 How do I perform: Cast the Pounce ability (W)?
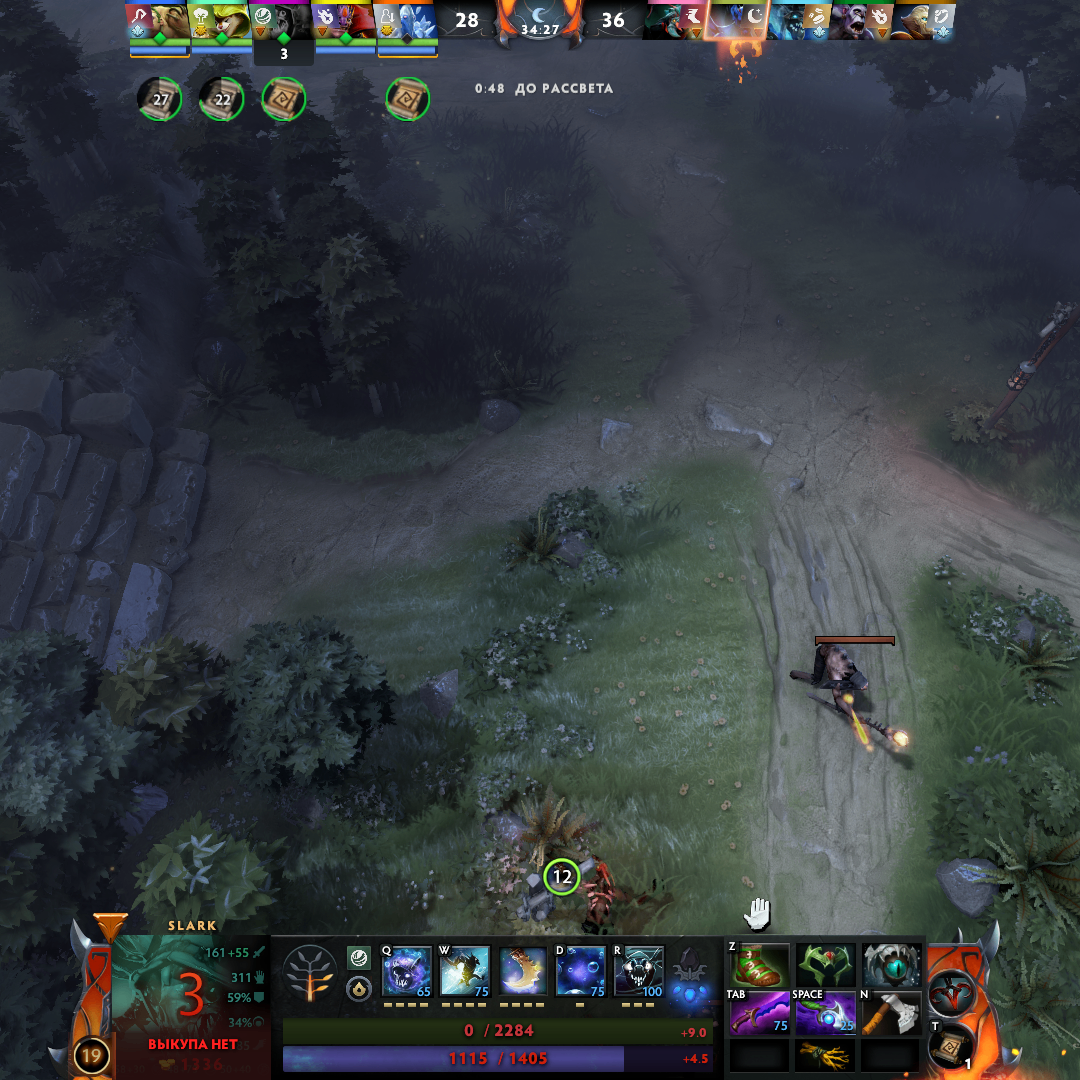[x=465, y=971]
